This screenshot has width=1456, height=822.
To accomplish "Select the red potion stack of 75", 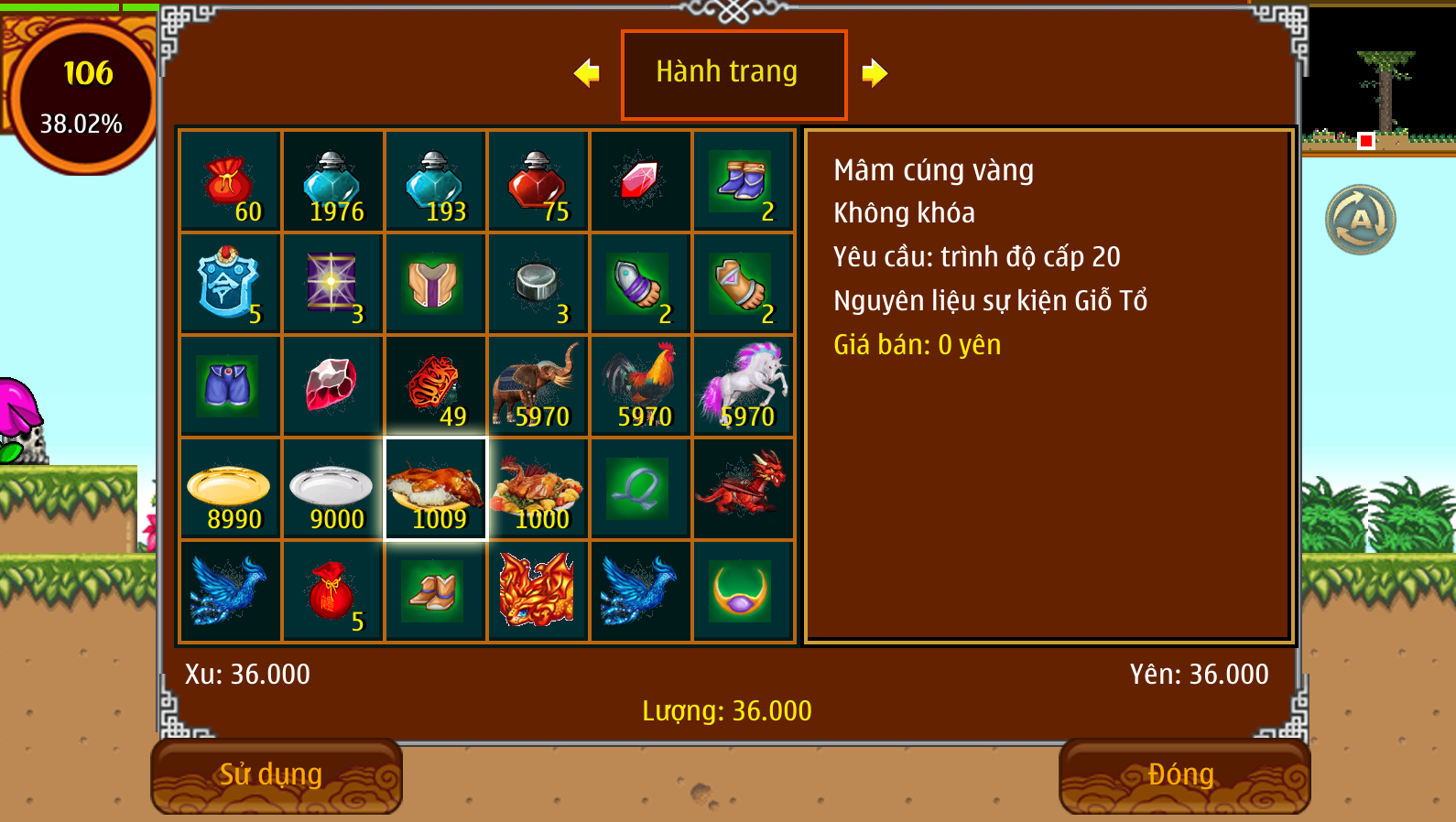I will tap(538, 181).
